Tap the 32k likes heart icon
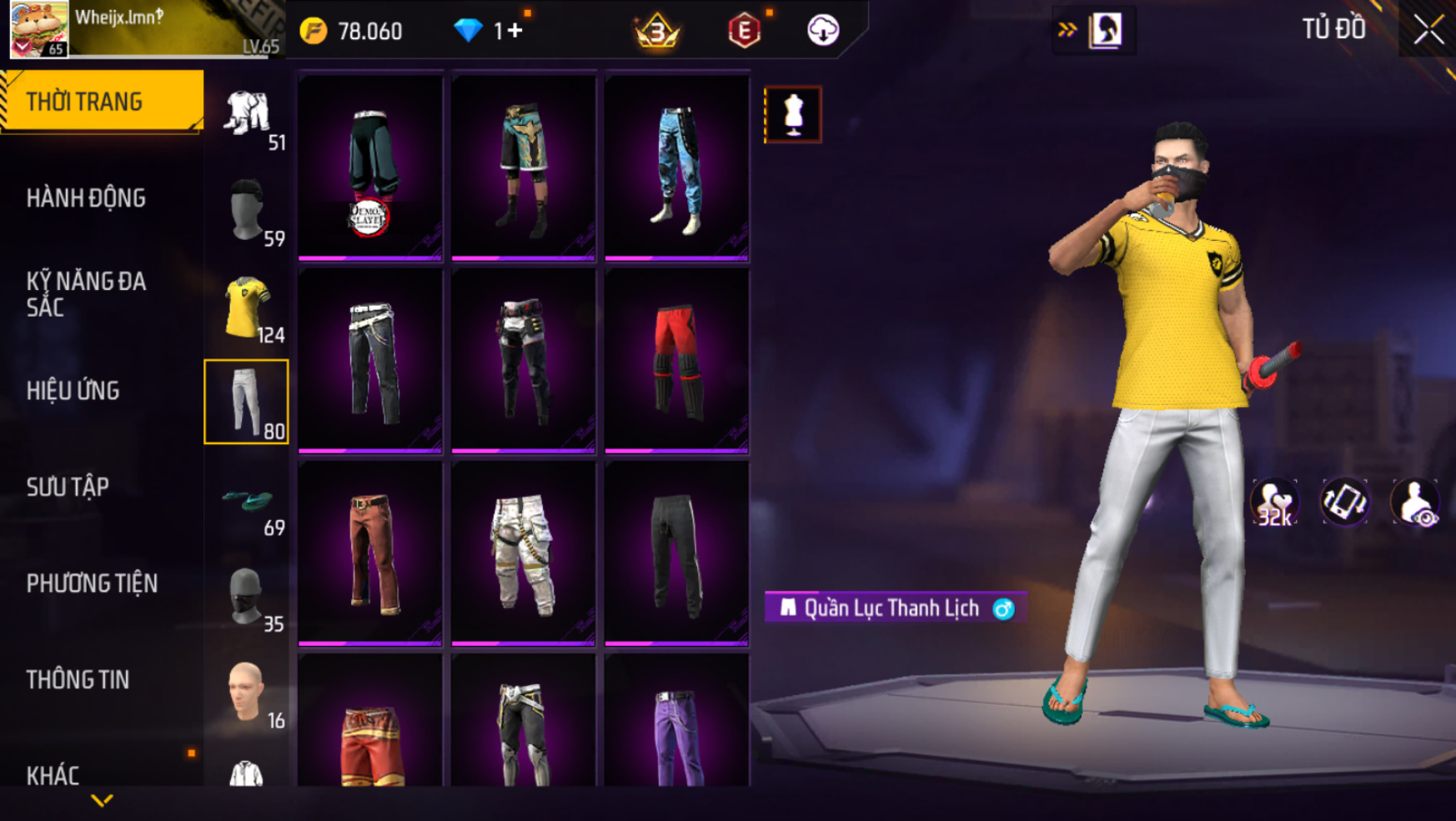1456x821 pixels. [1273, 503]
